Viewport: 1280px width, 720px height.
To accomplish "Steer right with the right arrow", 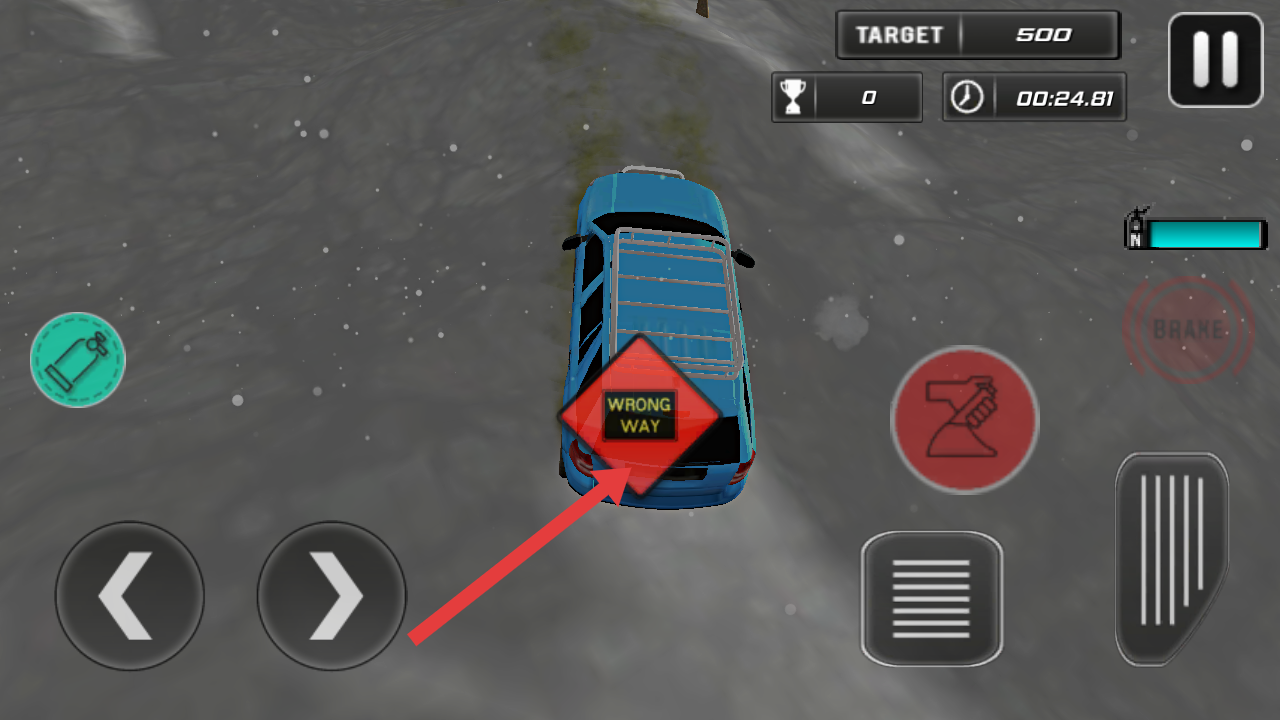I will (x=332, y=596).
